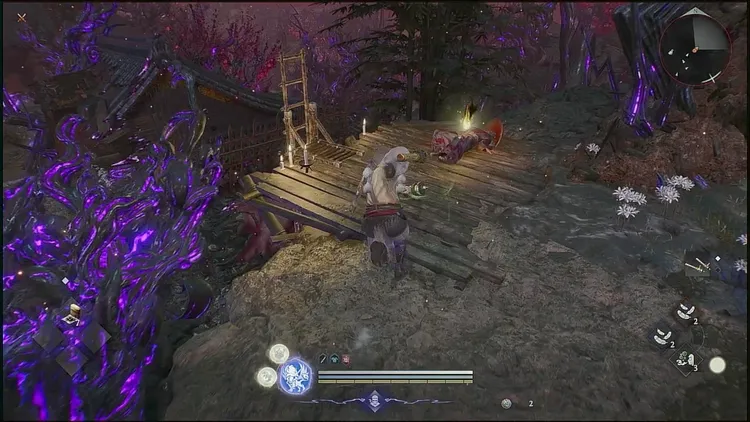
Task: Select the equipped sword weapon slot
Action: click(700, 264)
